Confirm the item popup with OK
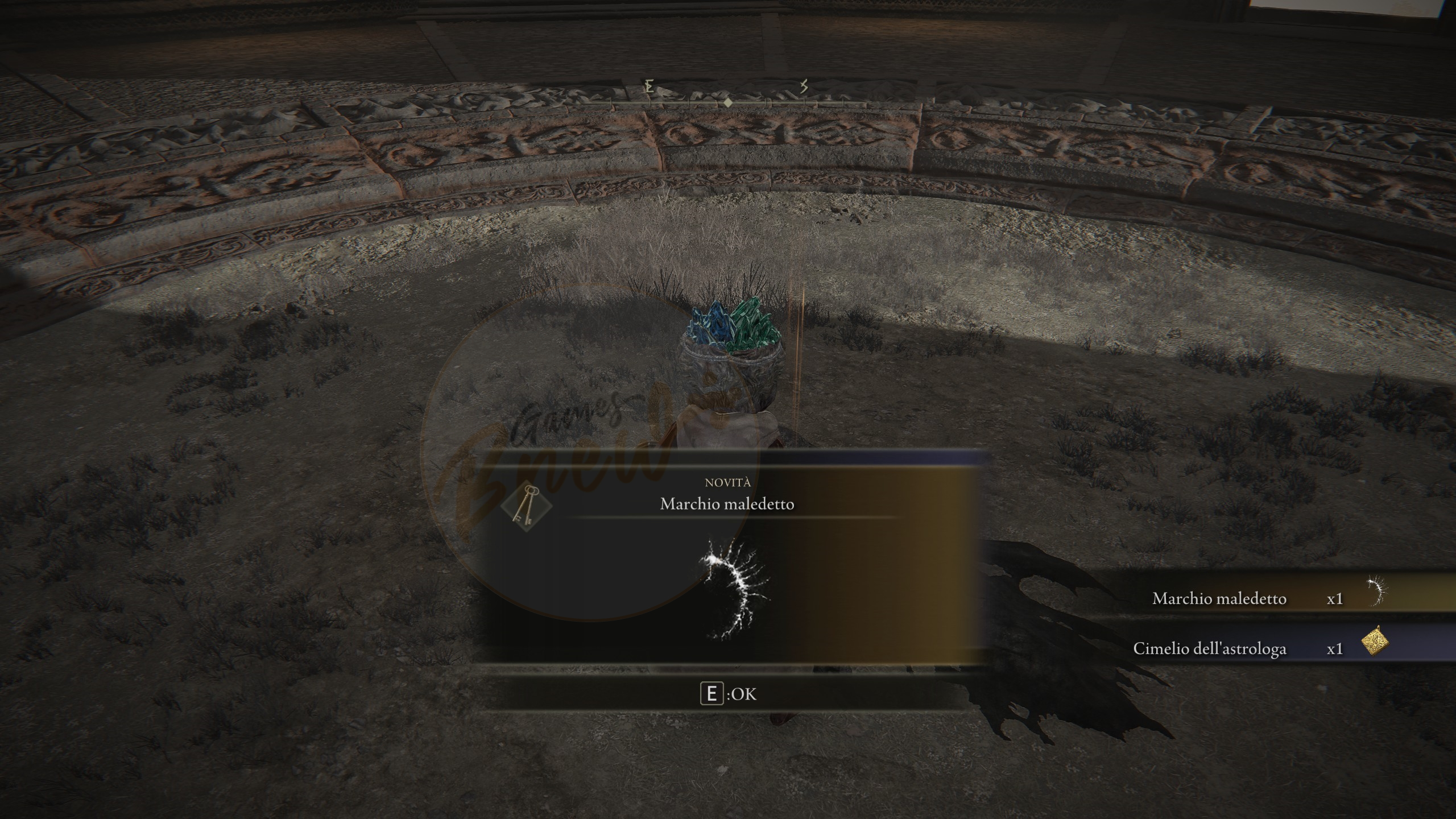The height and width of the screenshot is (819, 1456). coord(729,694)
